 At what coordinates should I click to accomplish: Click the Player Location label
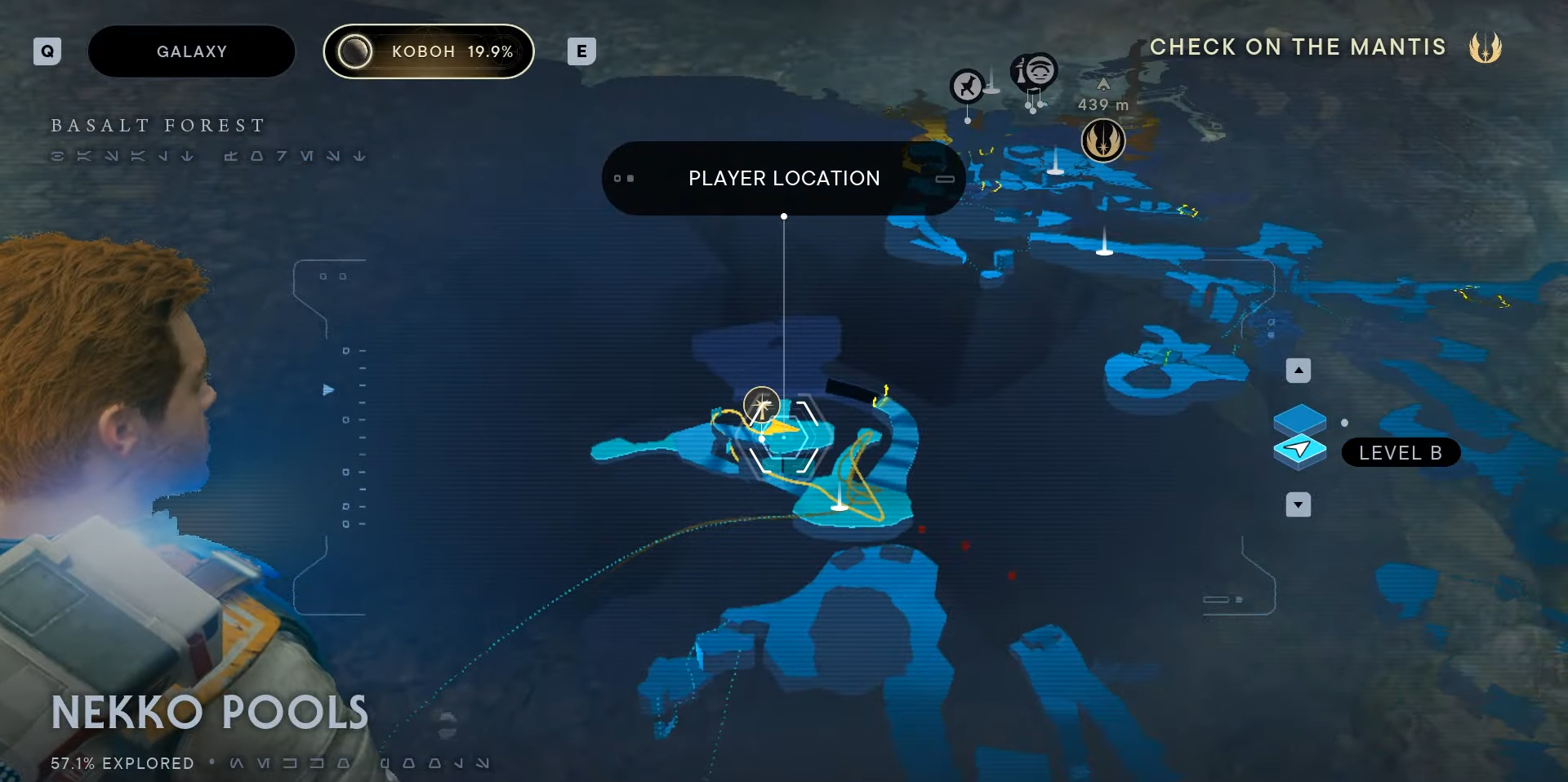(x=783, y=178)
